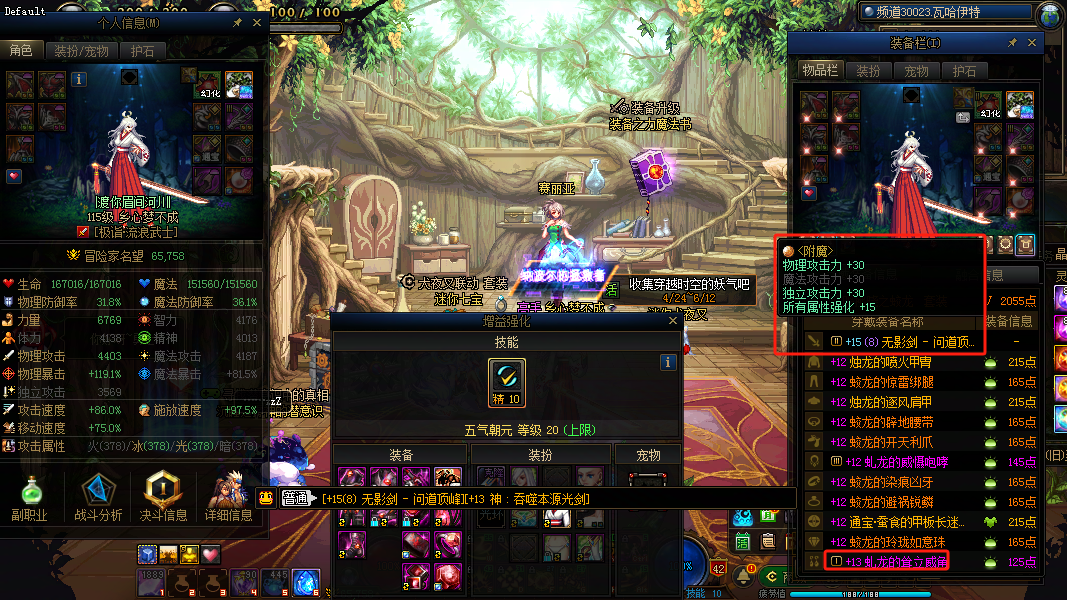This screenshot has height=600, width=1067.
Task: Open the 护石 tab in personal info
Action: [142, 50]
